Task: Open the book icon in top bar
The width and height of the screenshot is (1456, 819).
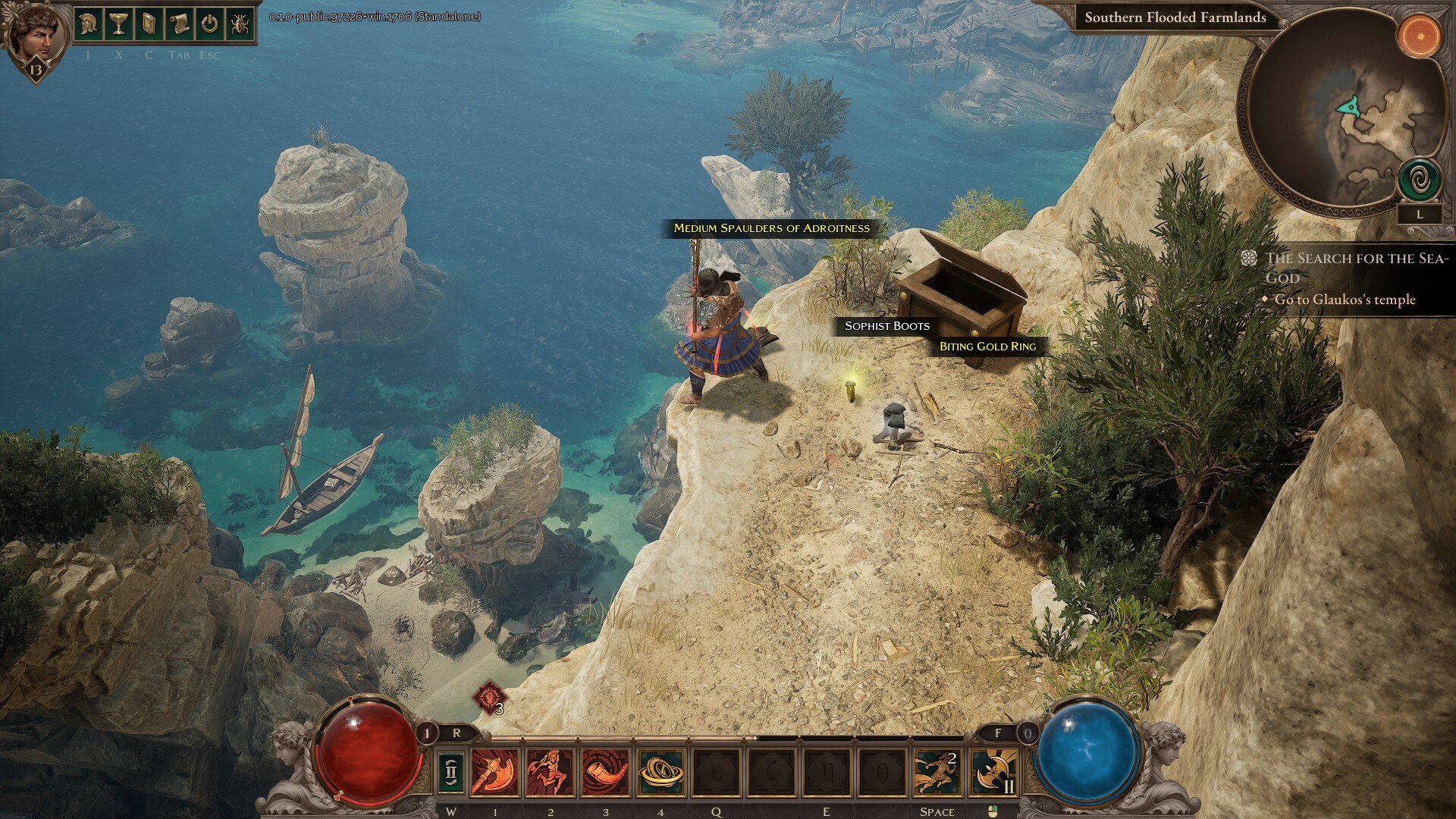Action: point(149,24)
